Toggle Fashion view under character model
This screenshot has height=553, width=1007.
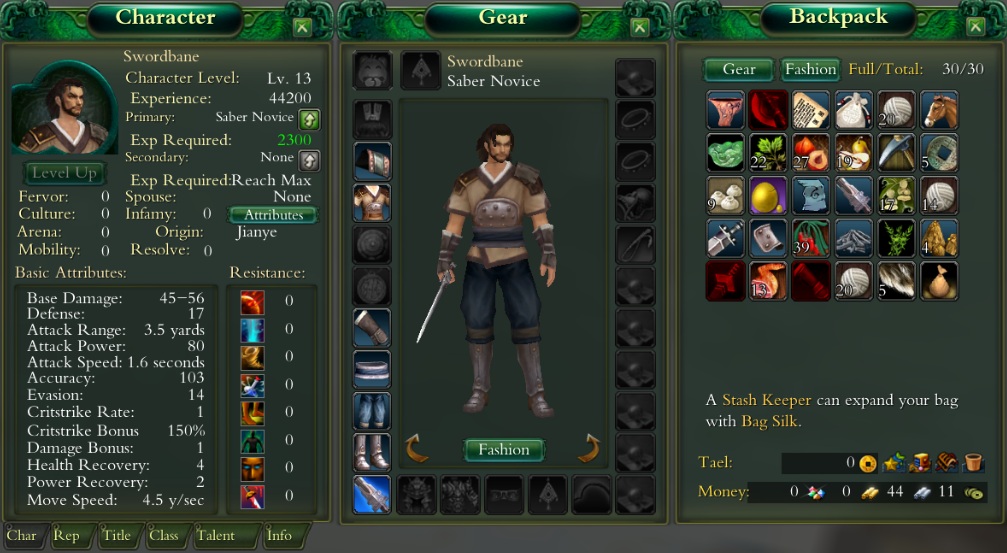click(x=504, y=449)
